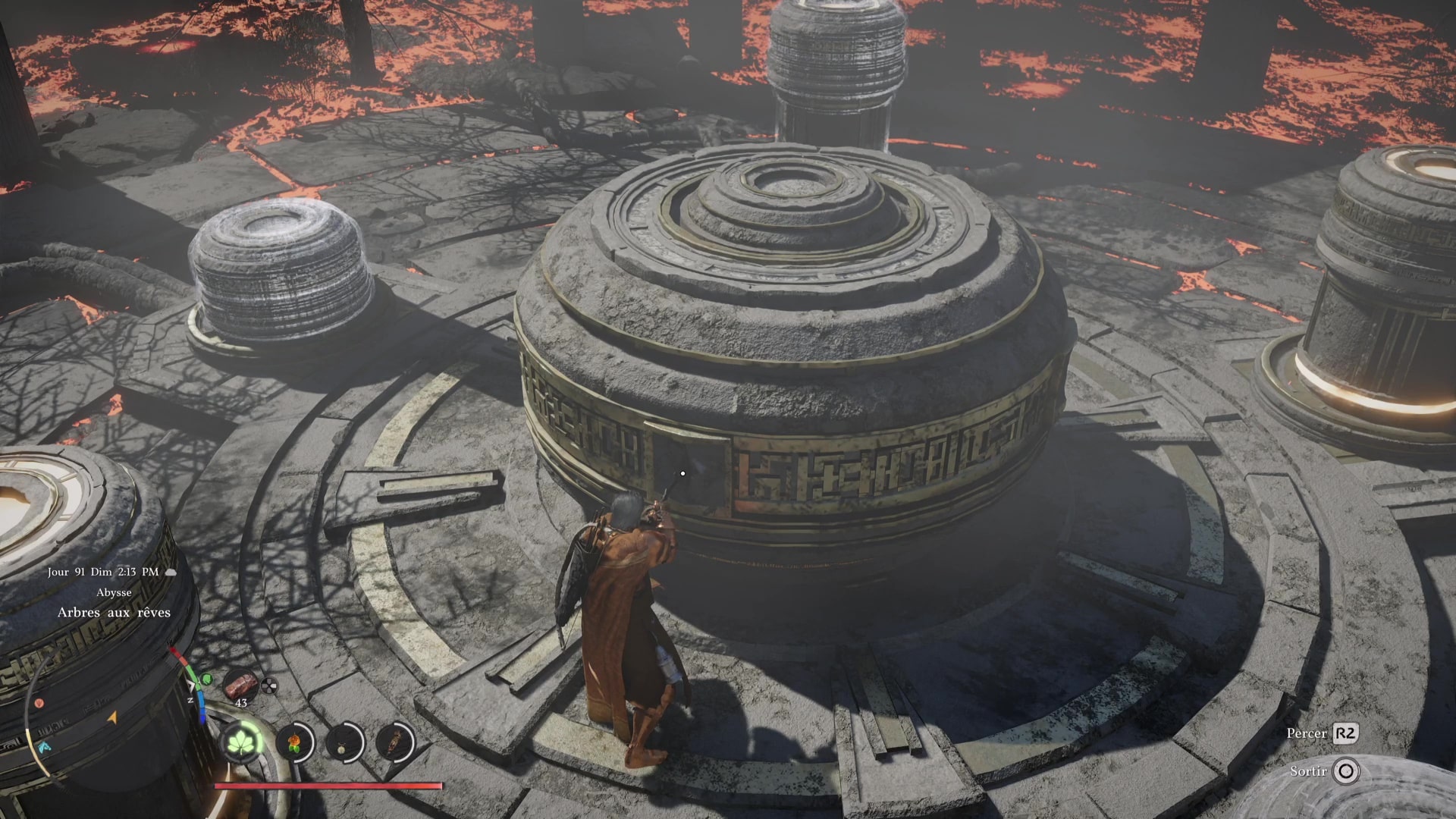1456x819 pixels.
Task: Pick the brown wooden tool slot
Action: [395, 741]
